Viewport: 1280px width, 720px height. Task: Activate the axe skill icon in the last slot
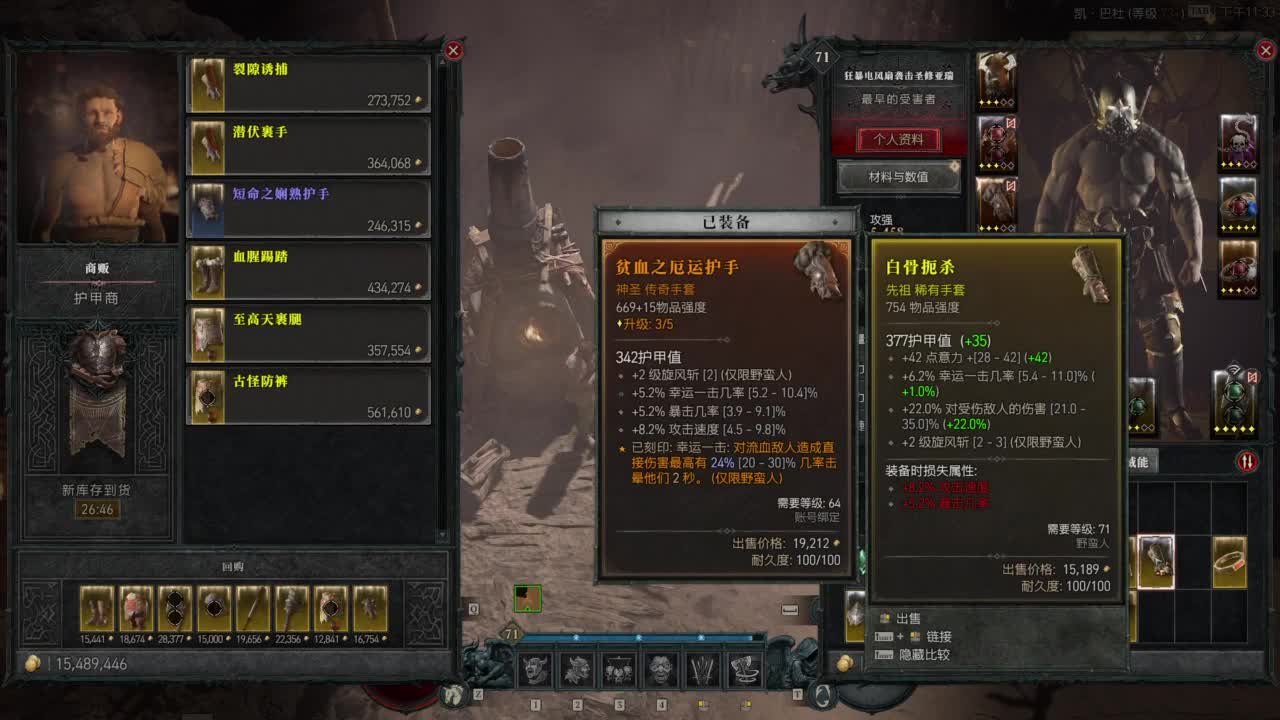[747, 670]
